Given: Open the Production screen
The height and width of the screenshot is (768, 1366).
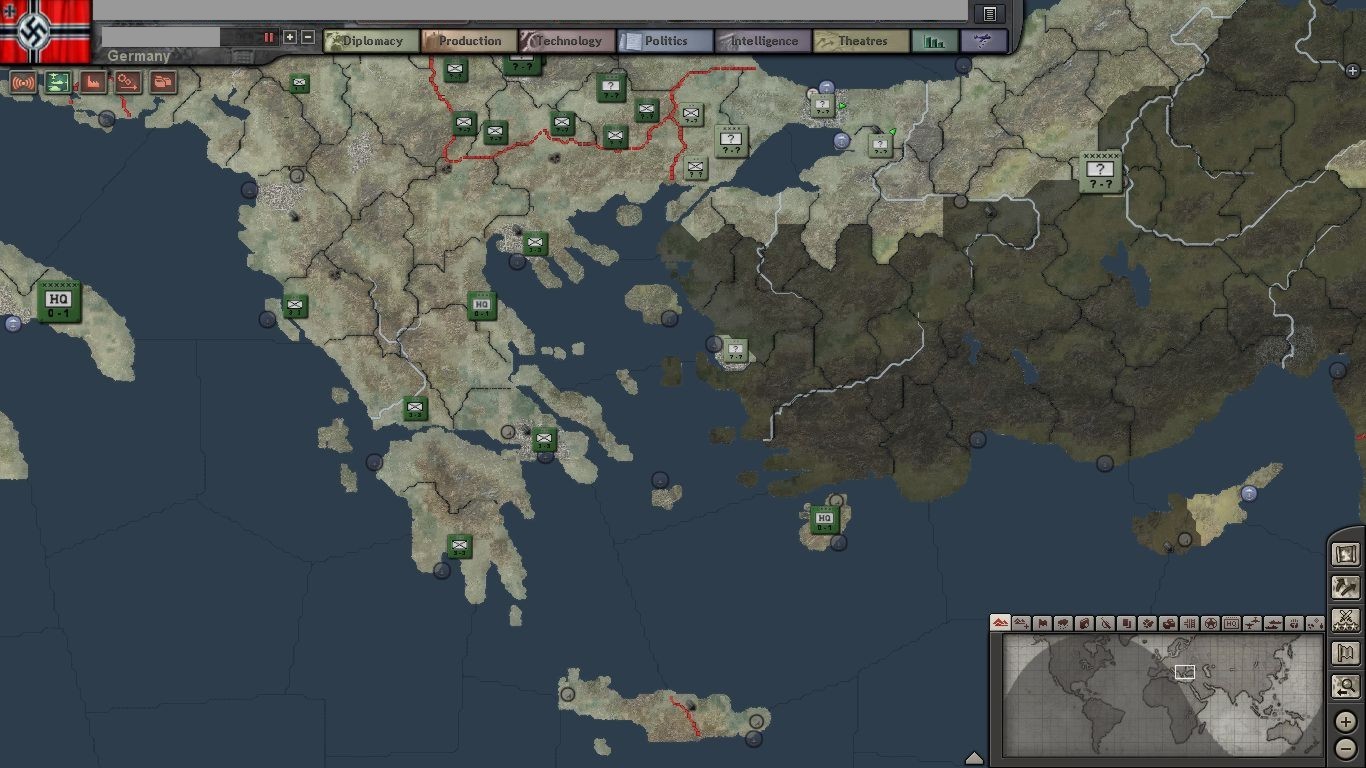Looking at the screenshot, I should pos(469,41).
